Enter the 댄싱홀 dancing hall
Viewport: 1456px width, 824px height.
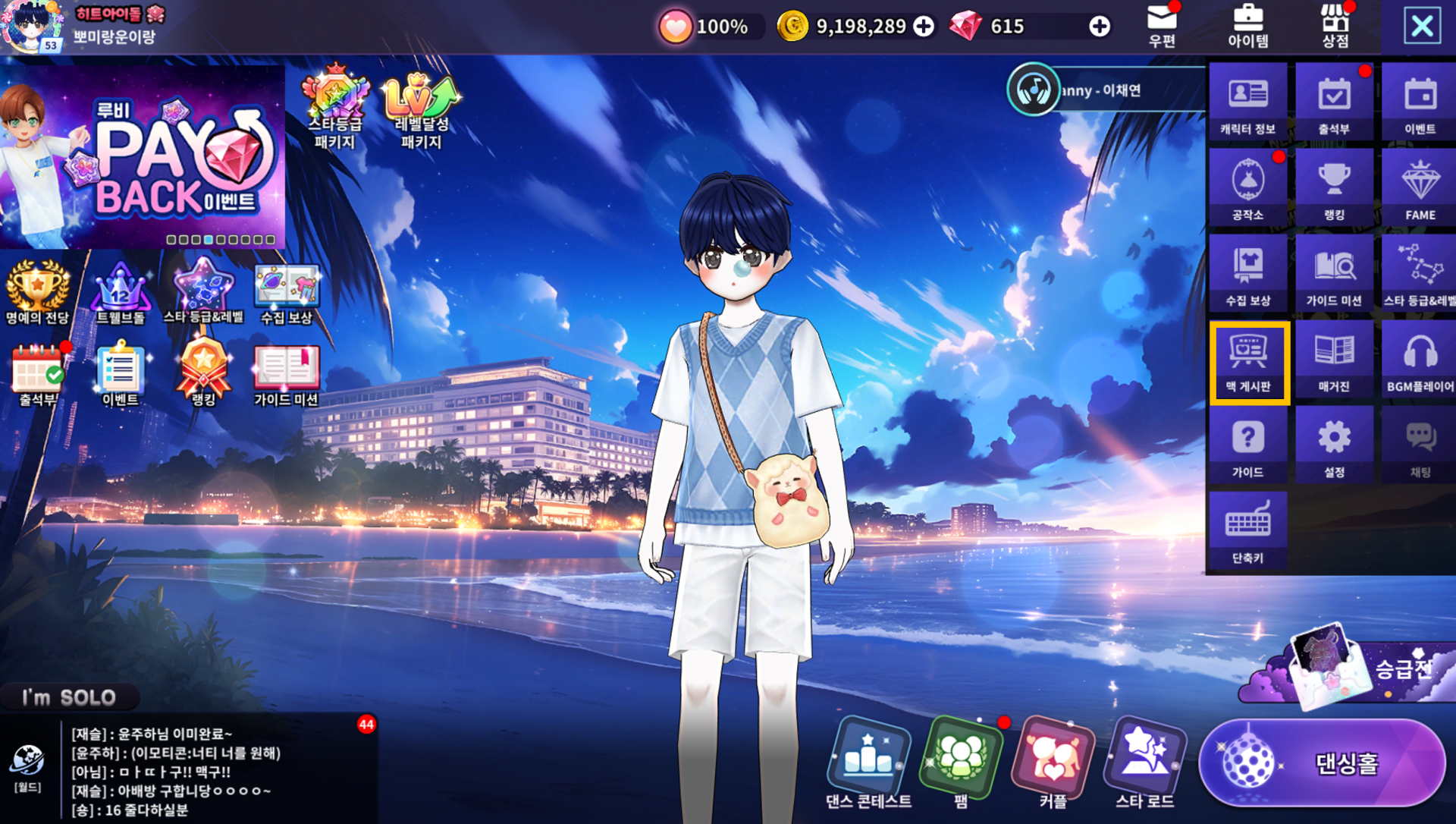1323,763
